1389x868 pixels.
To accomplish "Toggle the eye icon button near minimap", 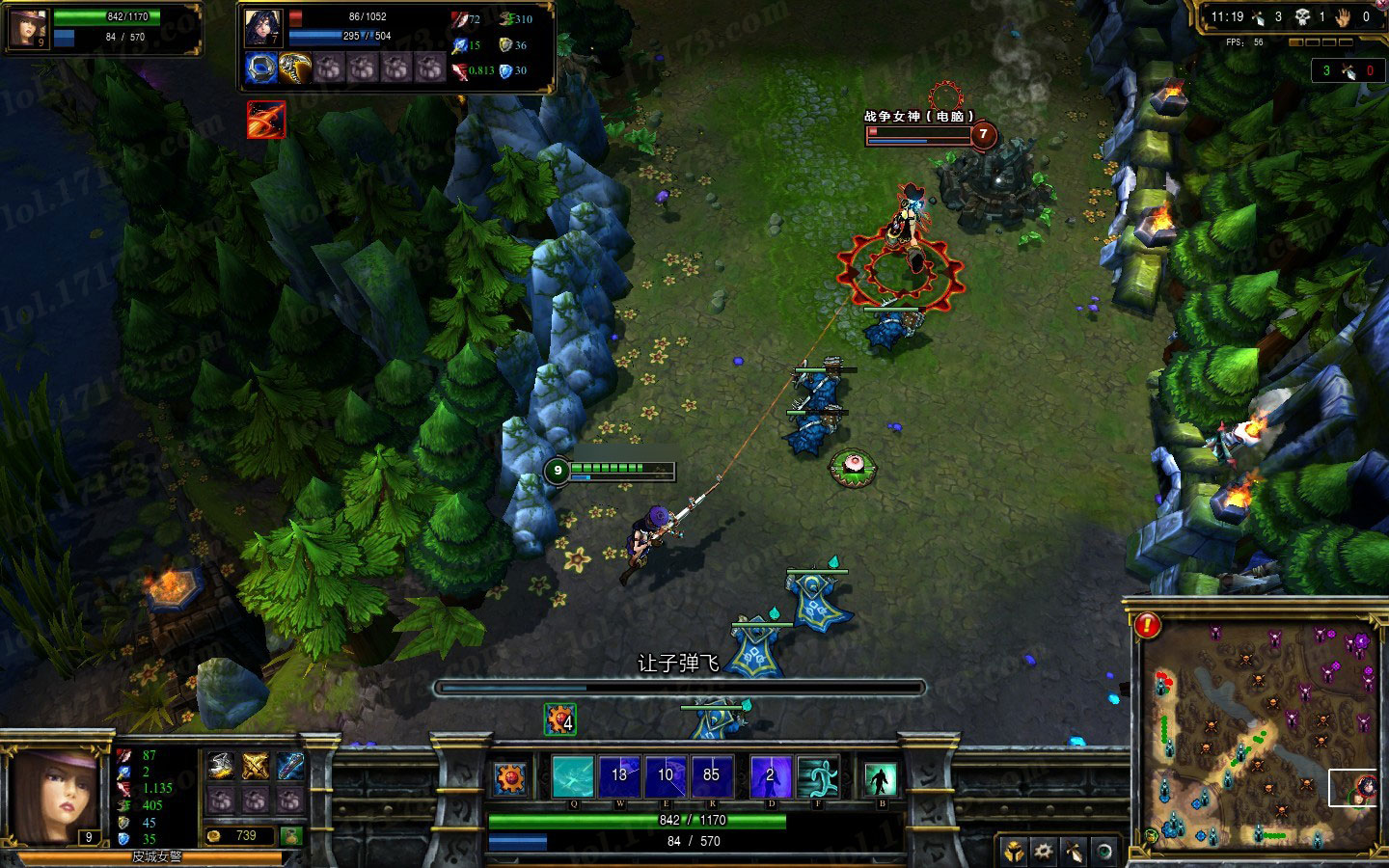I will click(1104, 852).
